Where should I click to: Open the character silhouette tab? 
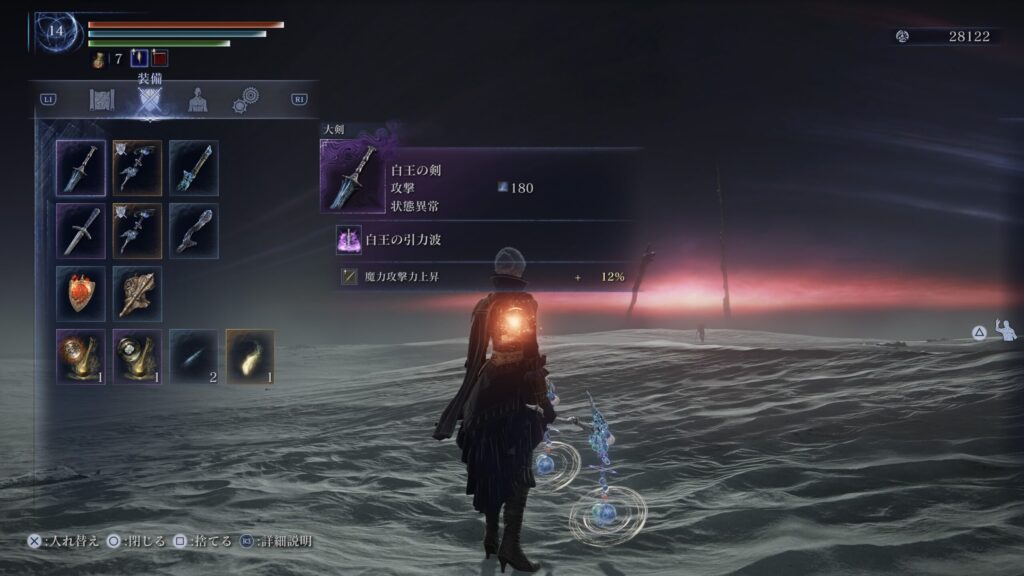tap(198, 100)
